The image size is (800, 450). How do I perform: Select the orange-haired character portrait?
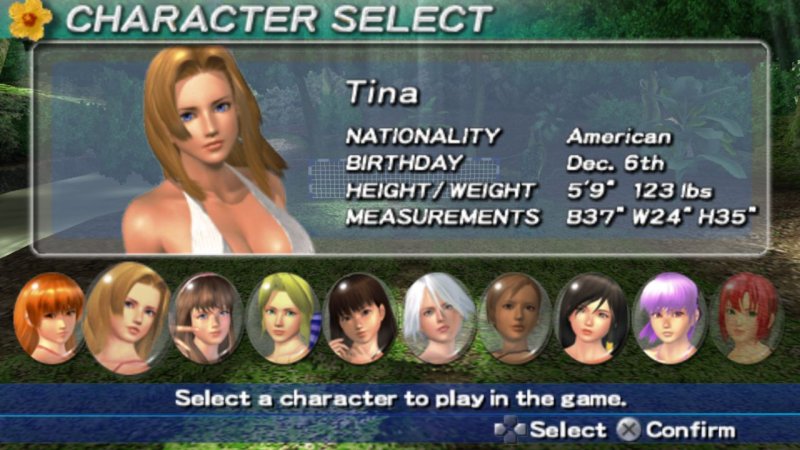48,317
